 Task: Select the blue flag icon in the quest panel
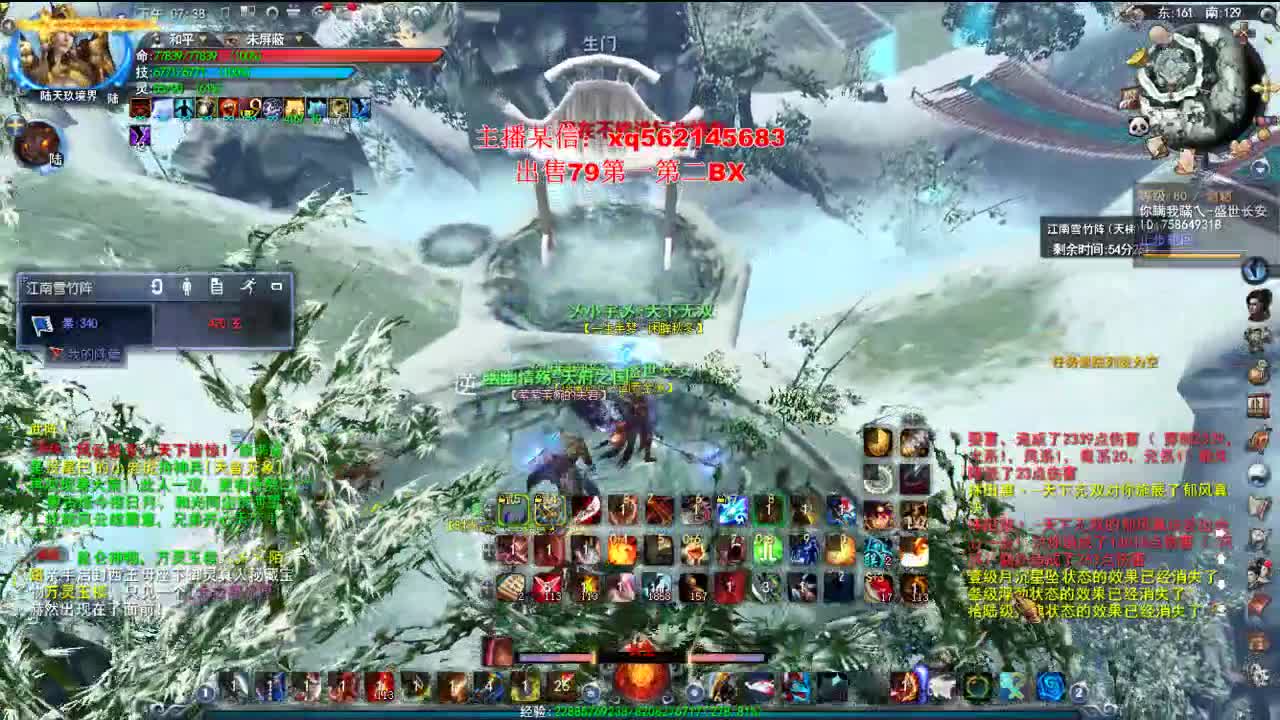coord(41,324)
